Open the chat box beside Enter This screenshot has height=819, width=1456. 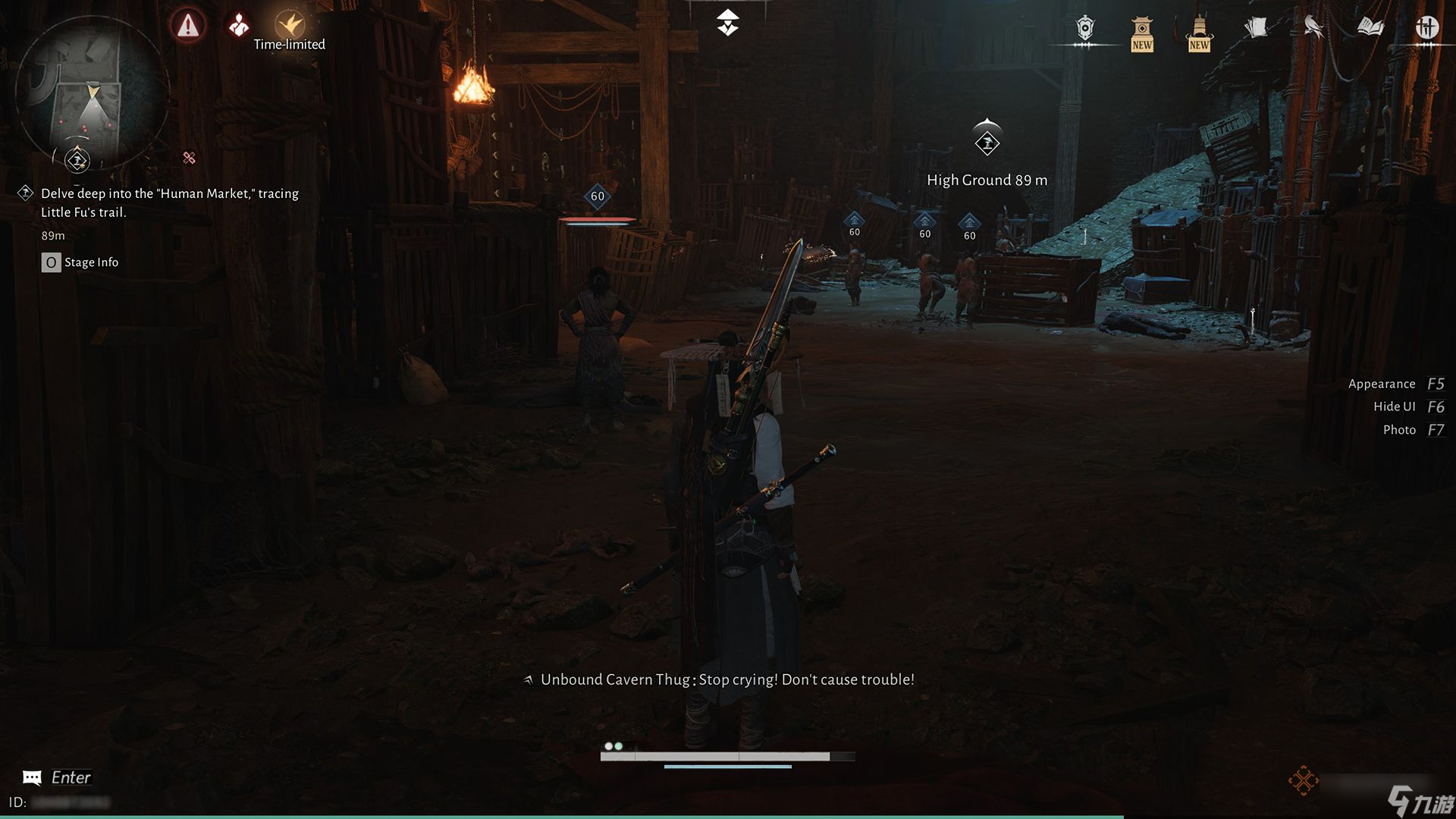pos(32,777)
